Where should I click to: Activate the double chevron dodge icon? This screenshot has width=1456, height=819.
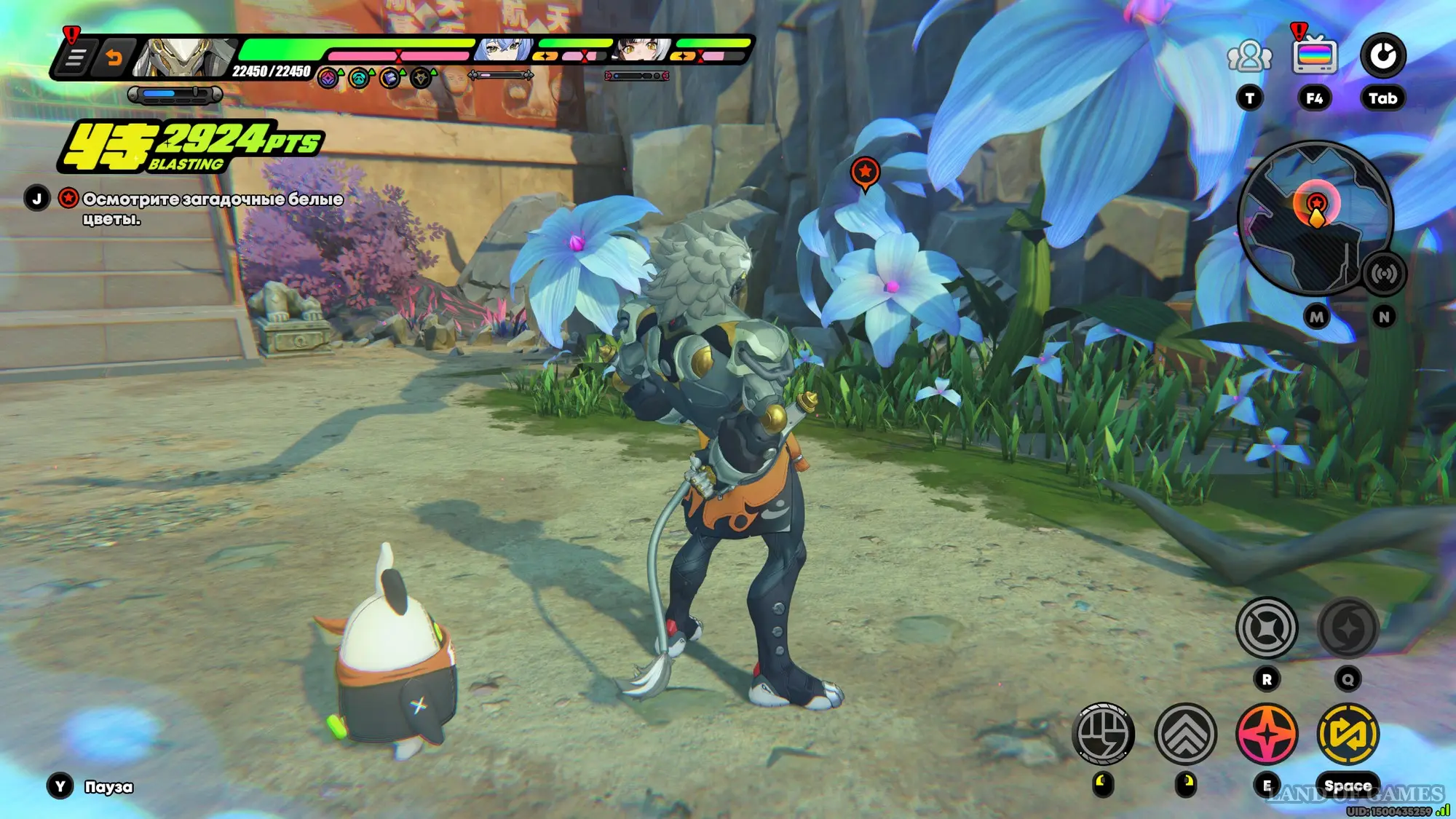point(1185,734)
